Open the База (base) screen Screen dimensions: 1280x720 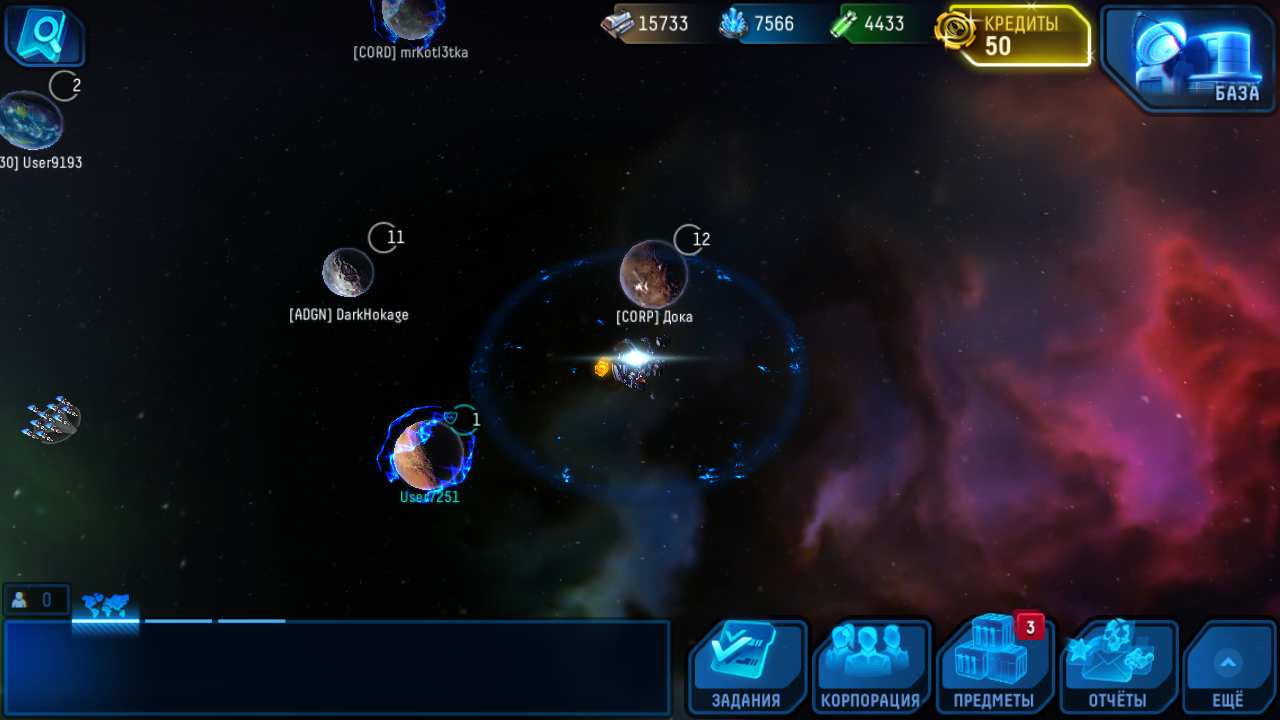[x=1186, y=57]
